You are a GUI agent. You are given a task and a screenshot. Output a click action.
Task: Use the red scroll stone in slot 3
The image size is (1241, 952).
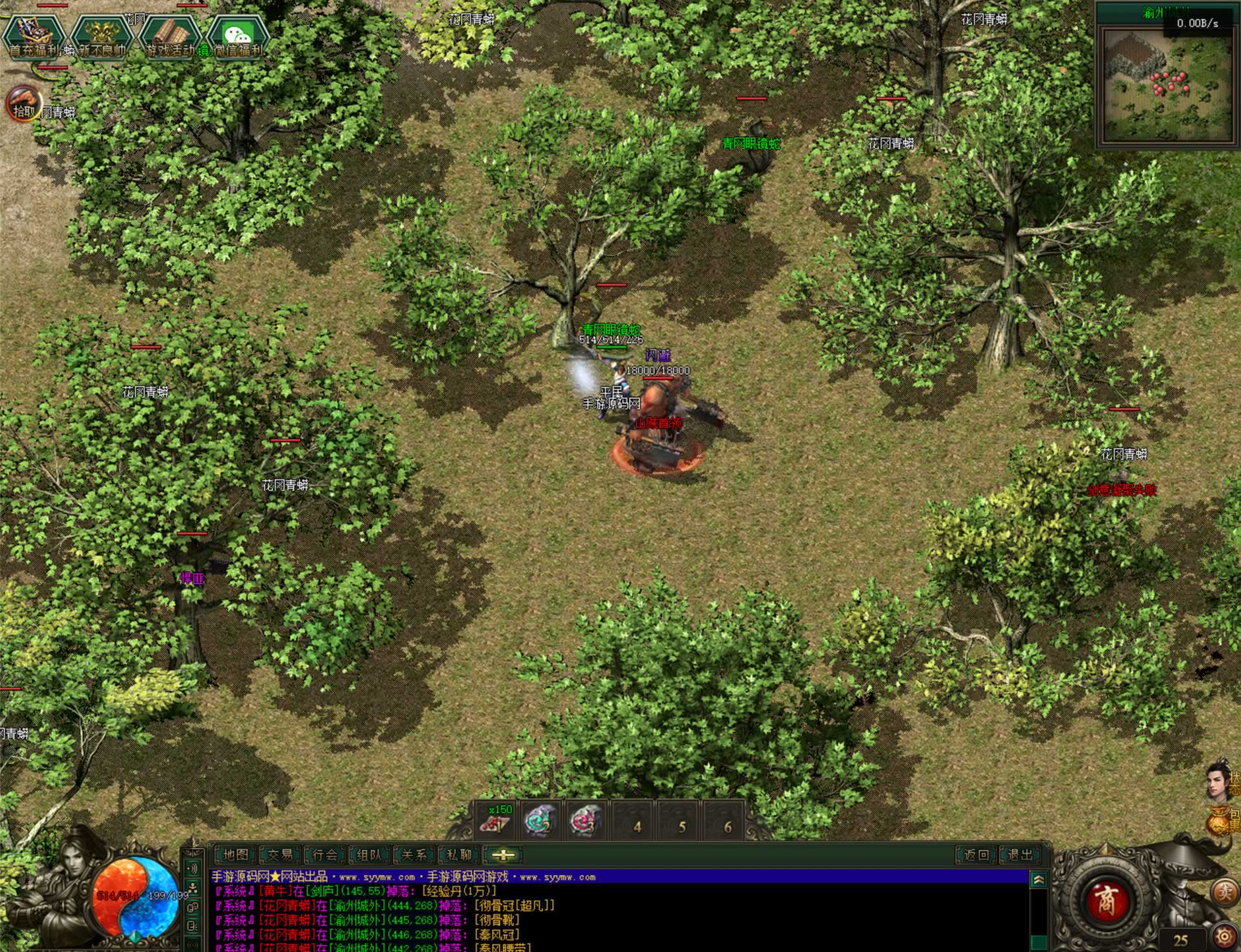coord(586,821)
